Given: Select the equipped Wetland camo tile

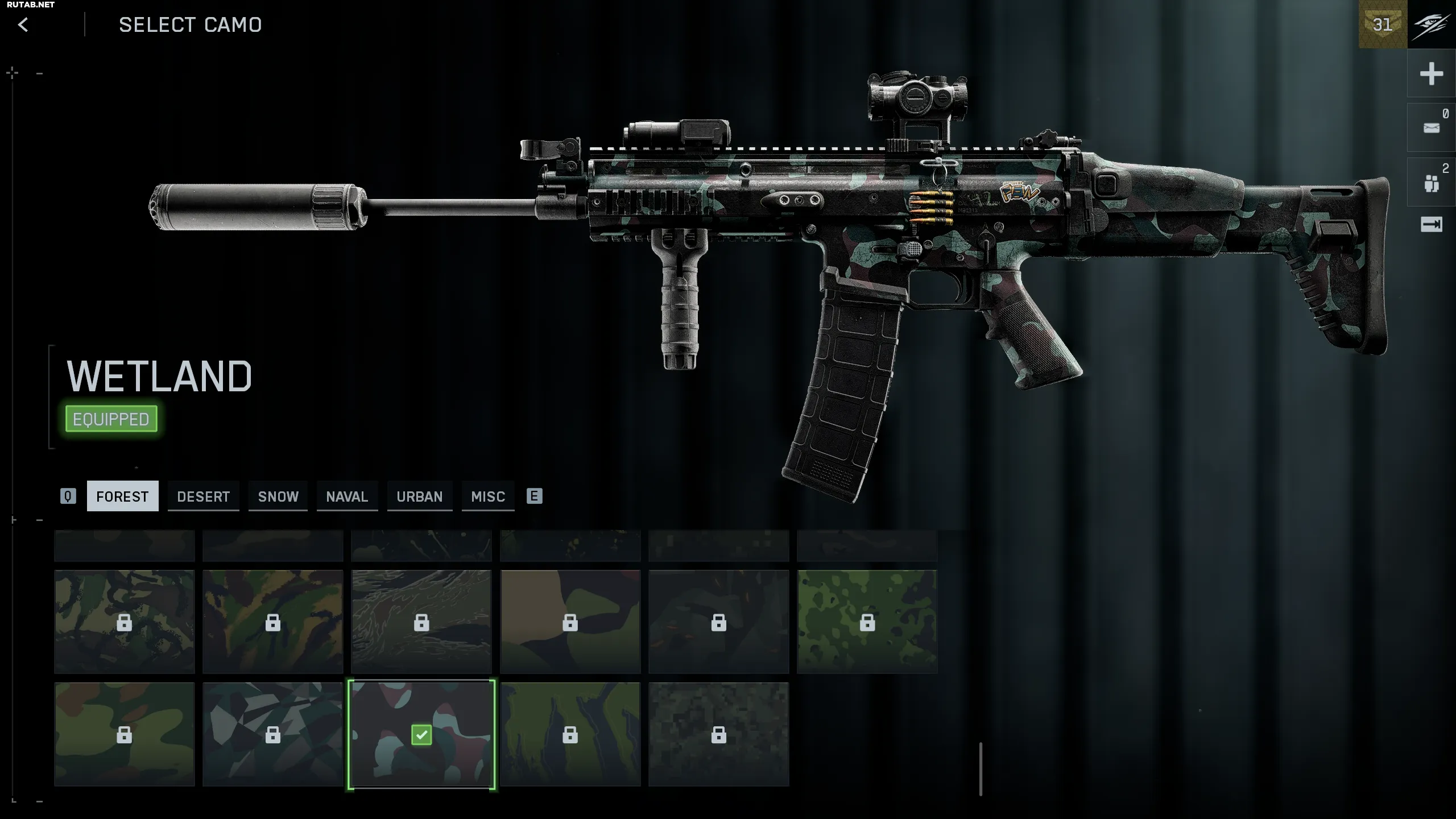Looking at the screenshot, I should point(421,735).
